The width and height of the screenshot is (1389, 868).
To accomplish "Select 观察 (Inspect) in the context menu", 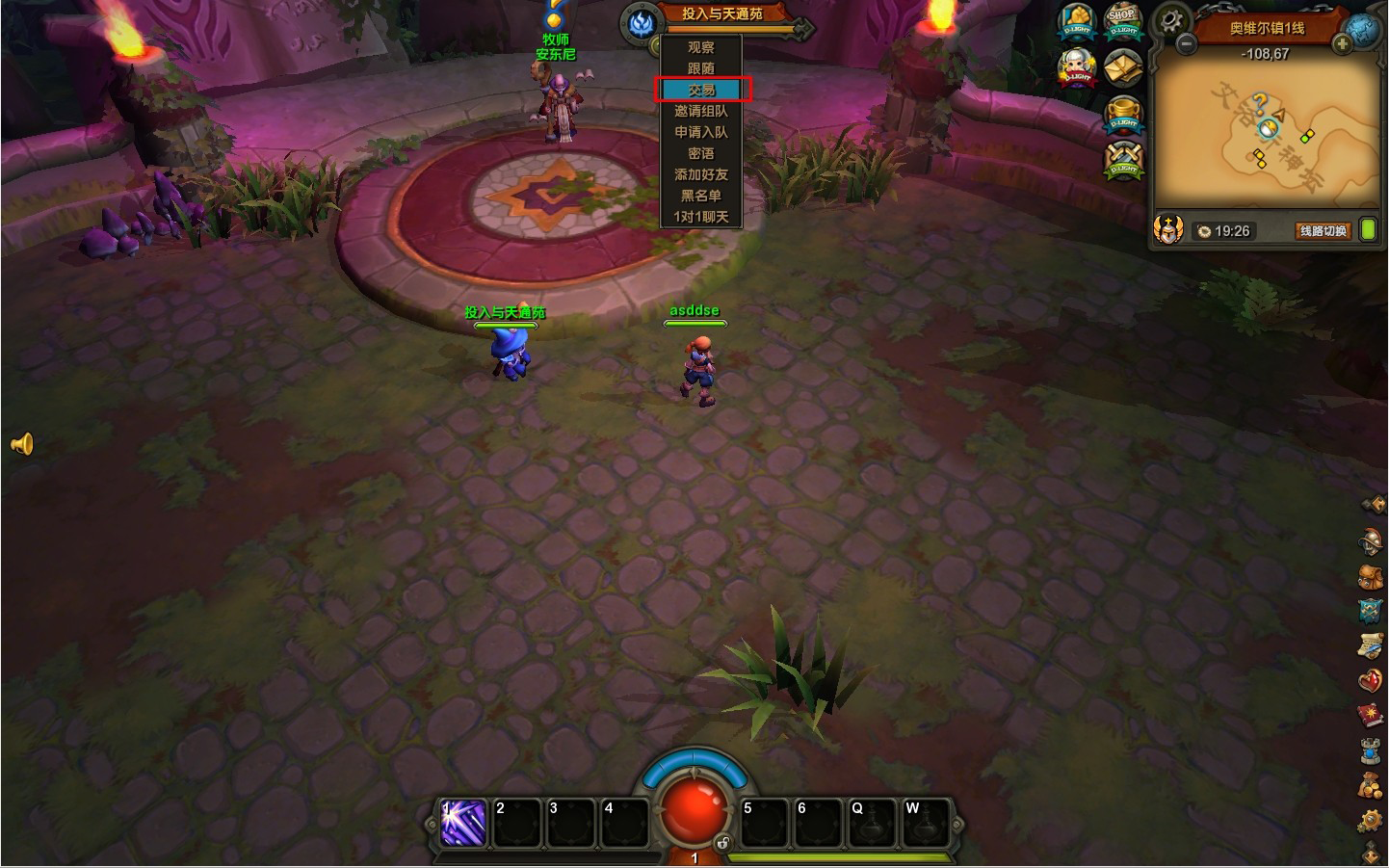I will coord(701,47).
